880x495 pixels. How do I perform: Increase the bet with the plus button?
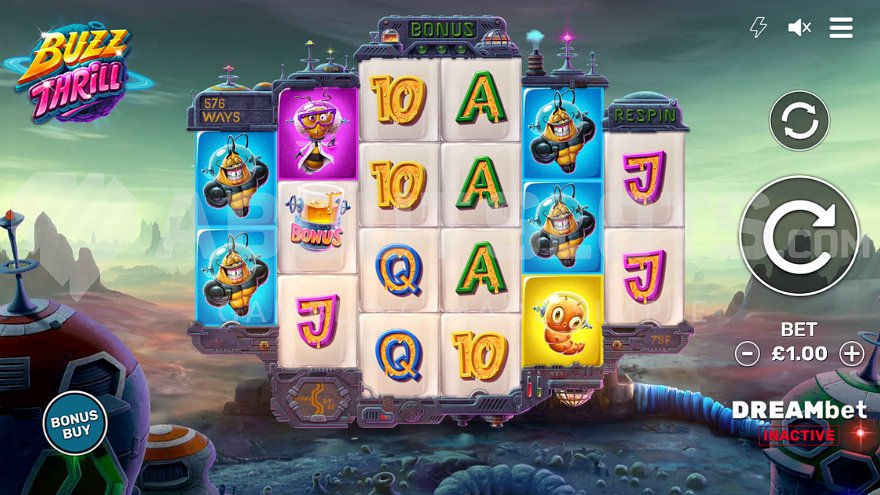[851, 353]
